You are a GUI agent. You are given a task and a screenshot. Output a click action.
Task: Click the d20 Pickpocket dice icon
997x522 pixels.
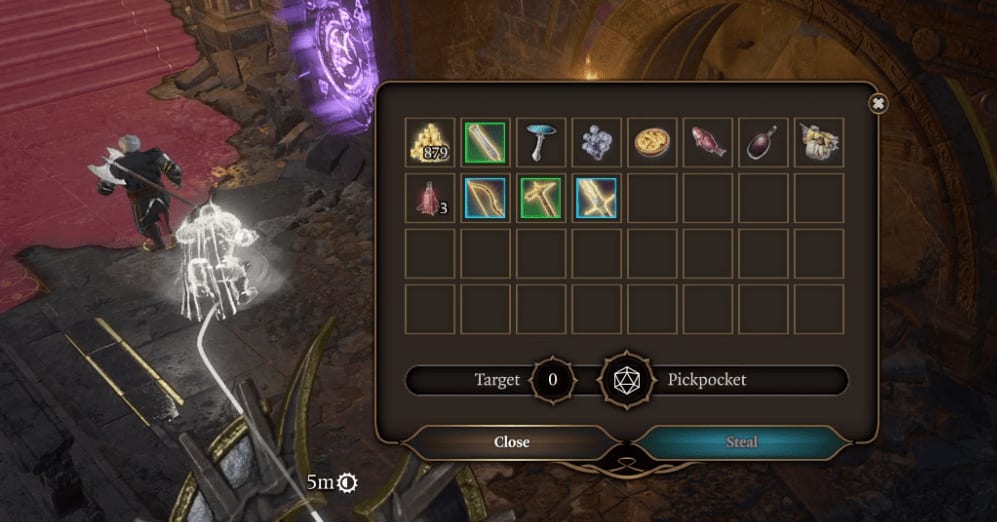click(x=626, y=381)
